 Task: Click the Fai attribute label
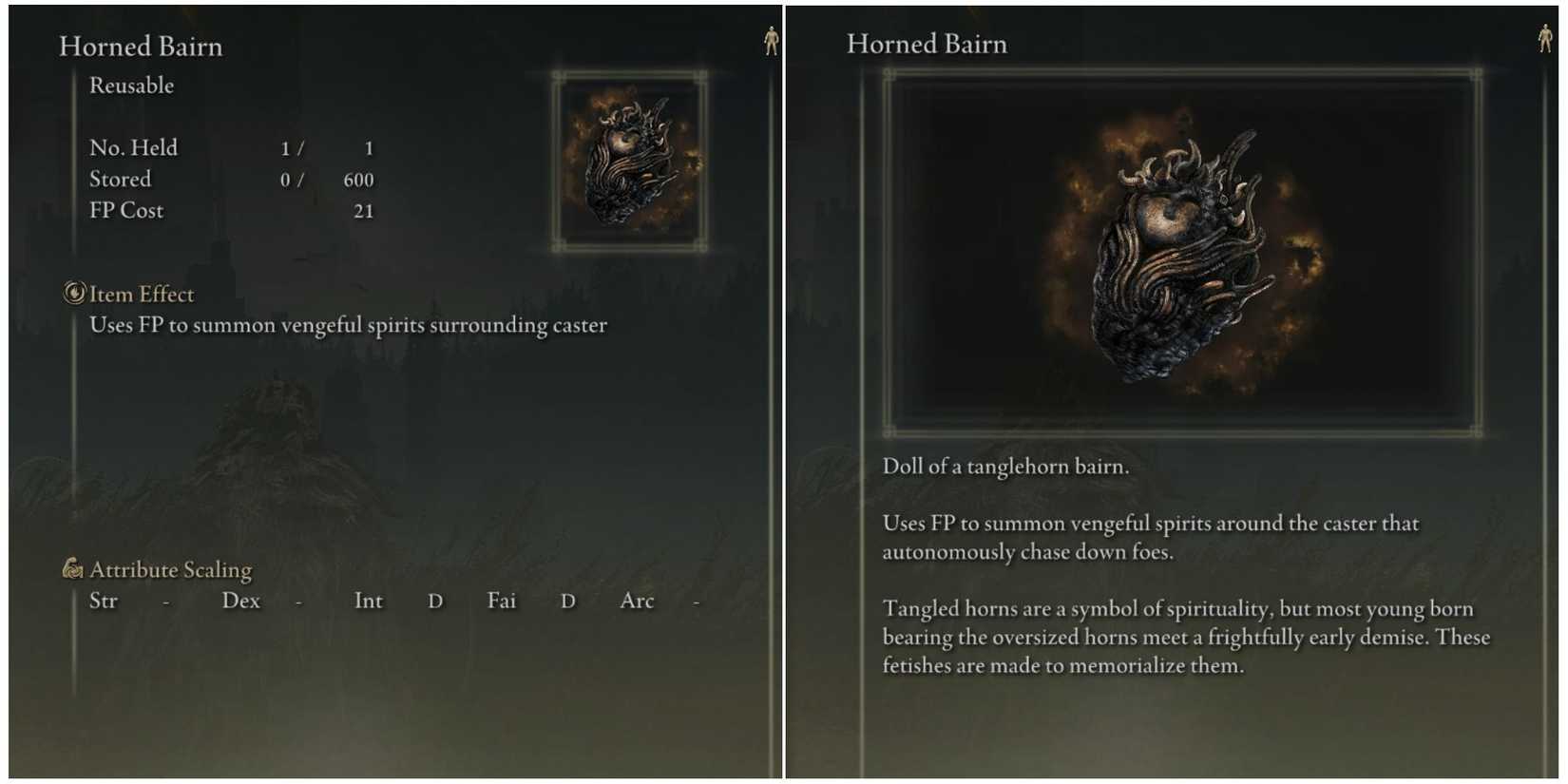point(502,601)
